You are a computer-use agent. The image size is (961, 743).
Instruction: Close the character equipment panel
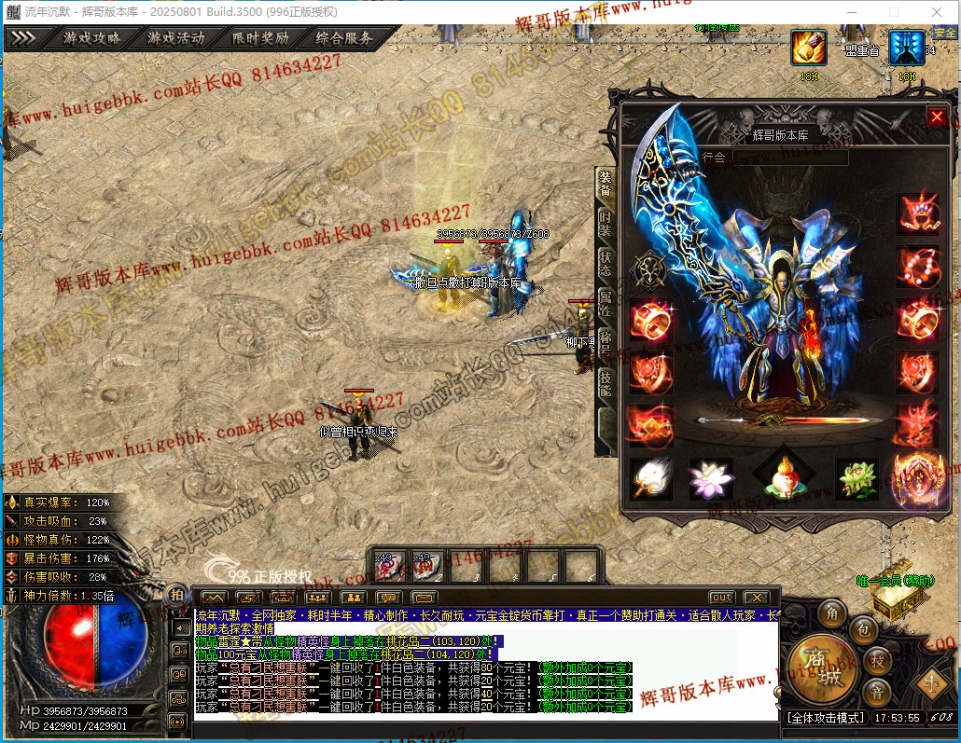[x=937, y=117]
